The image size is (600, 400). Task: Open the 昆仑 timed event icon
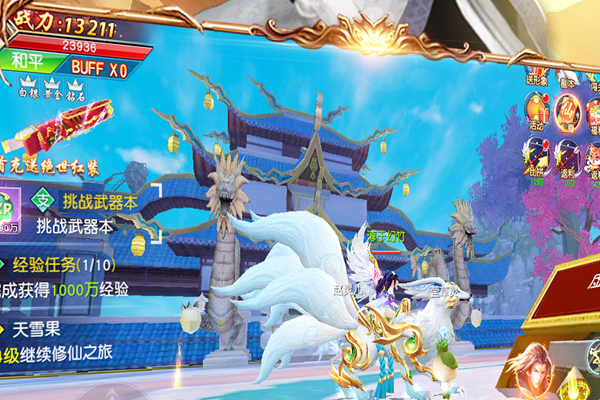[x=538, y=156]
